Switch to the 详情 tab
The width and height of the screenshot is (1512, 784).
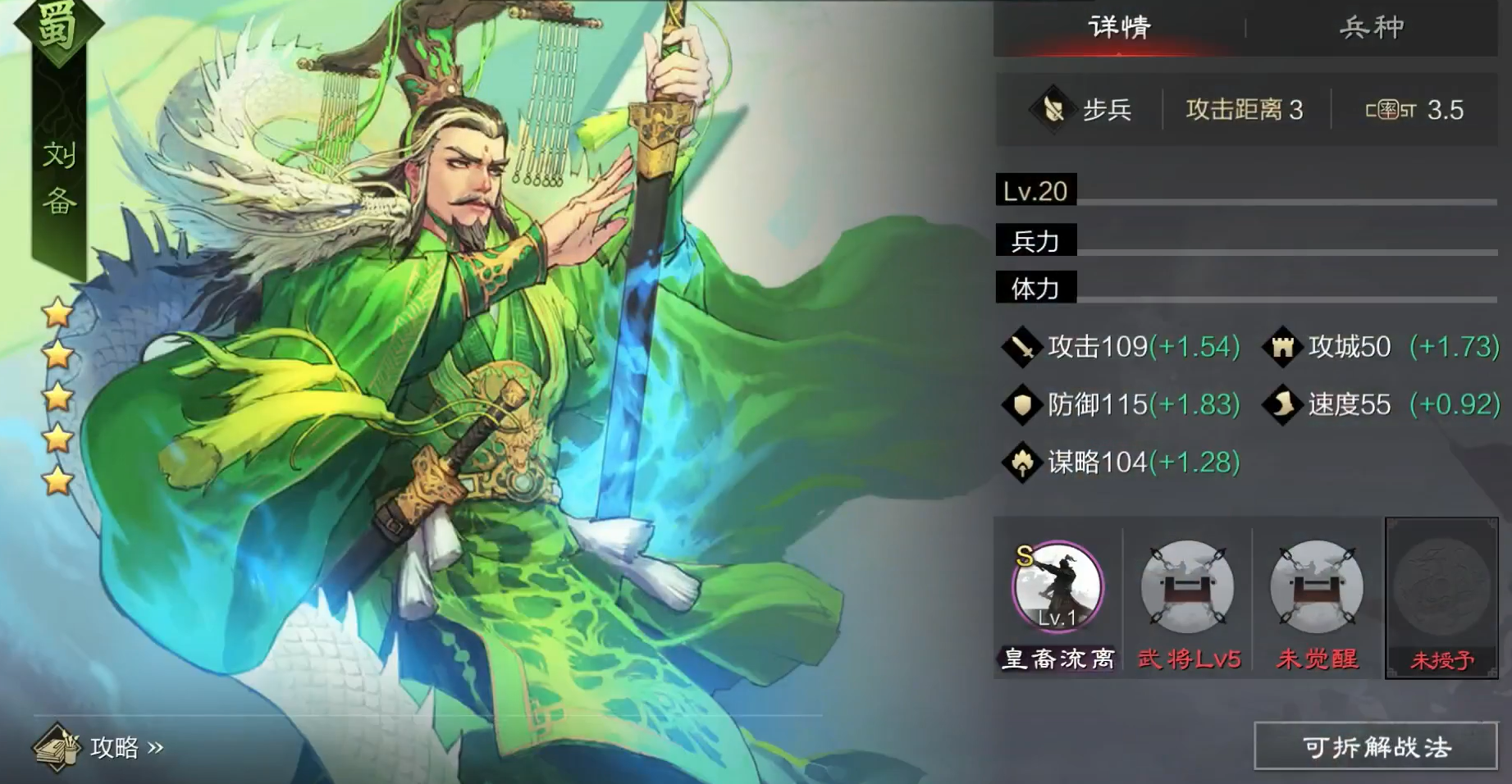click(x=1119, y=28)
